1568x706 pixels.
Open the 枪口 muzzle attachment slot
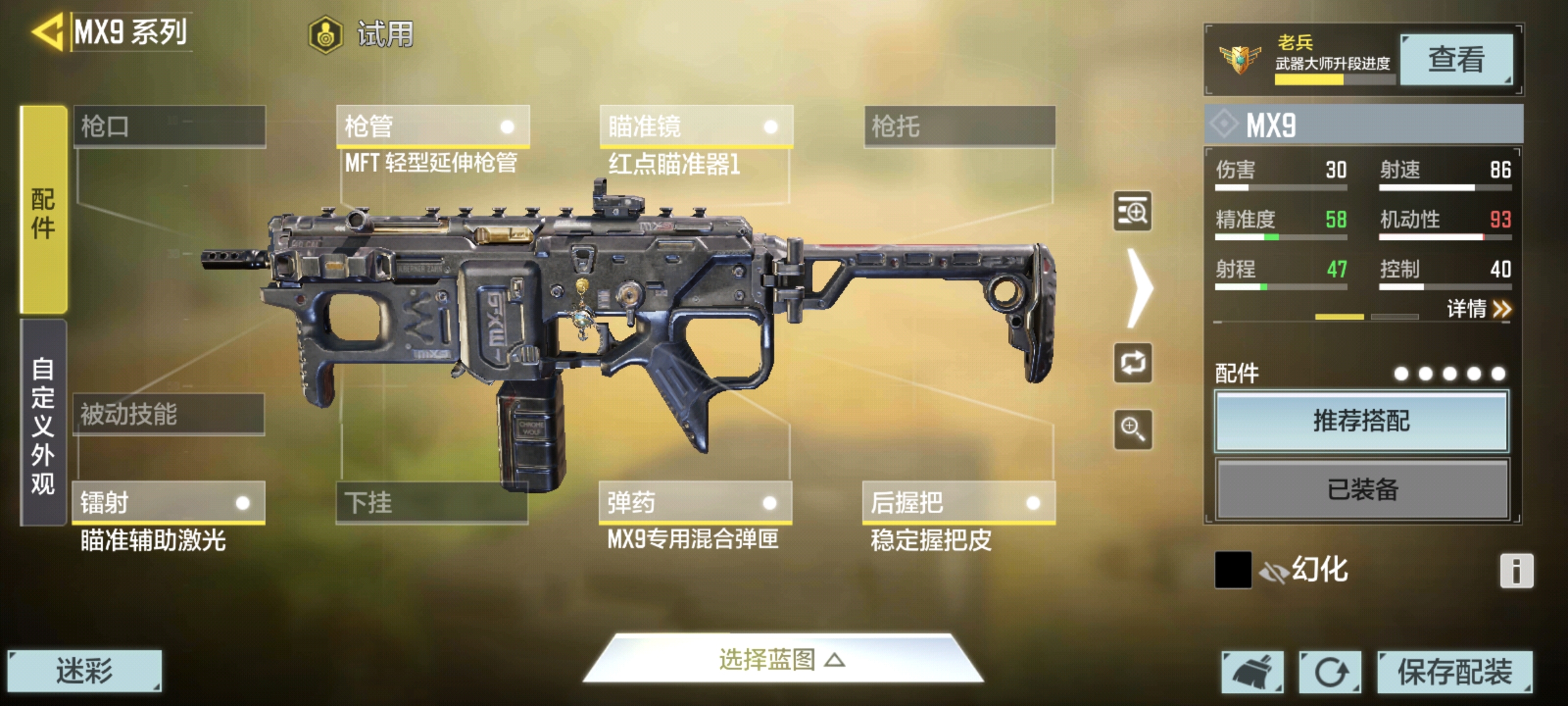pos(169,126)
